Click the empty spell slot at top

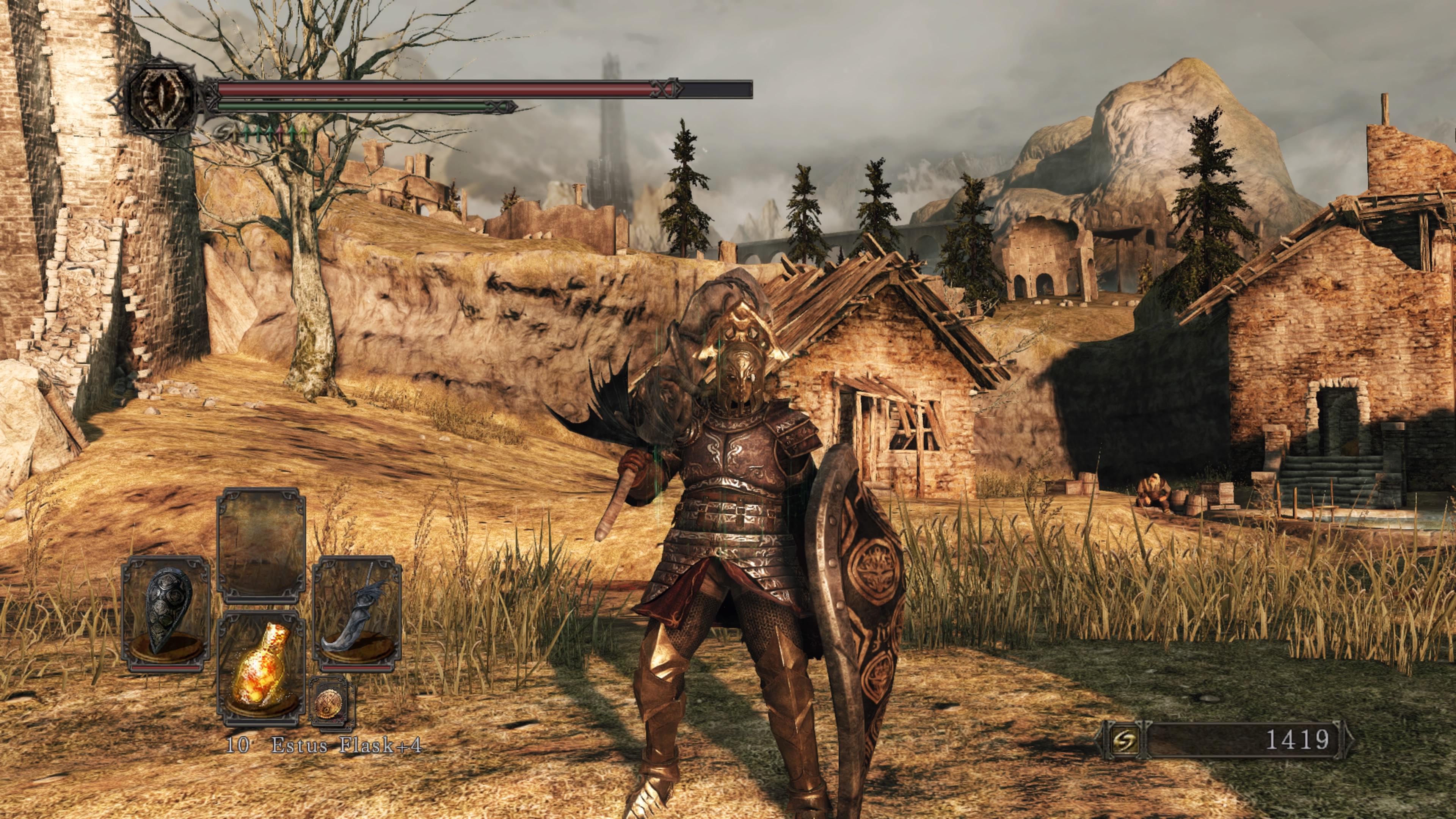(261, 544)
